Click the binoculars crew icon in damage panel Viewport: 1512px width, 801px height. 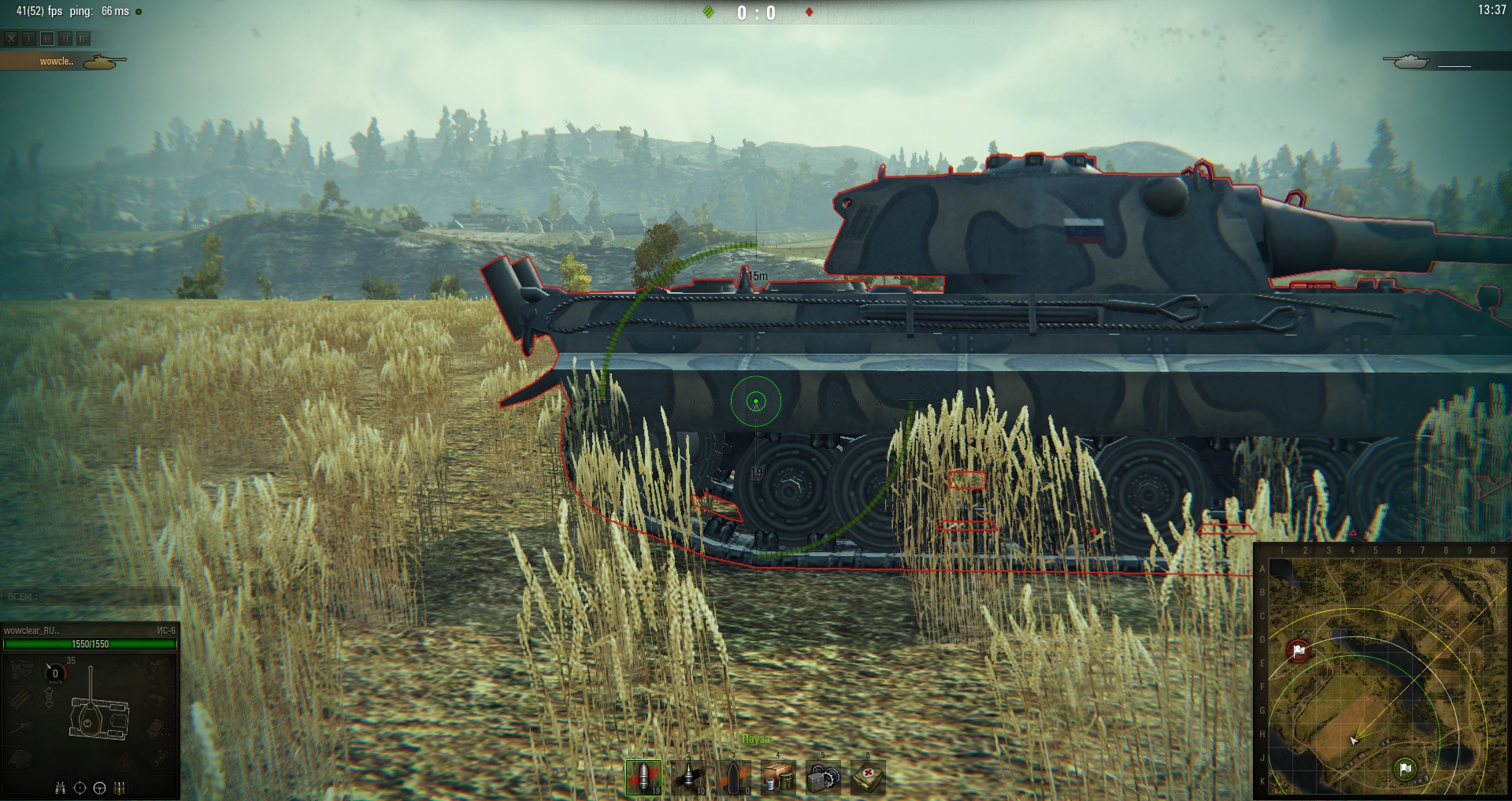tap(60, 788)
